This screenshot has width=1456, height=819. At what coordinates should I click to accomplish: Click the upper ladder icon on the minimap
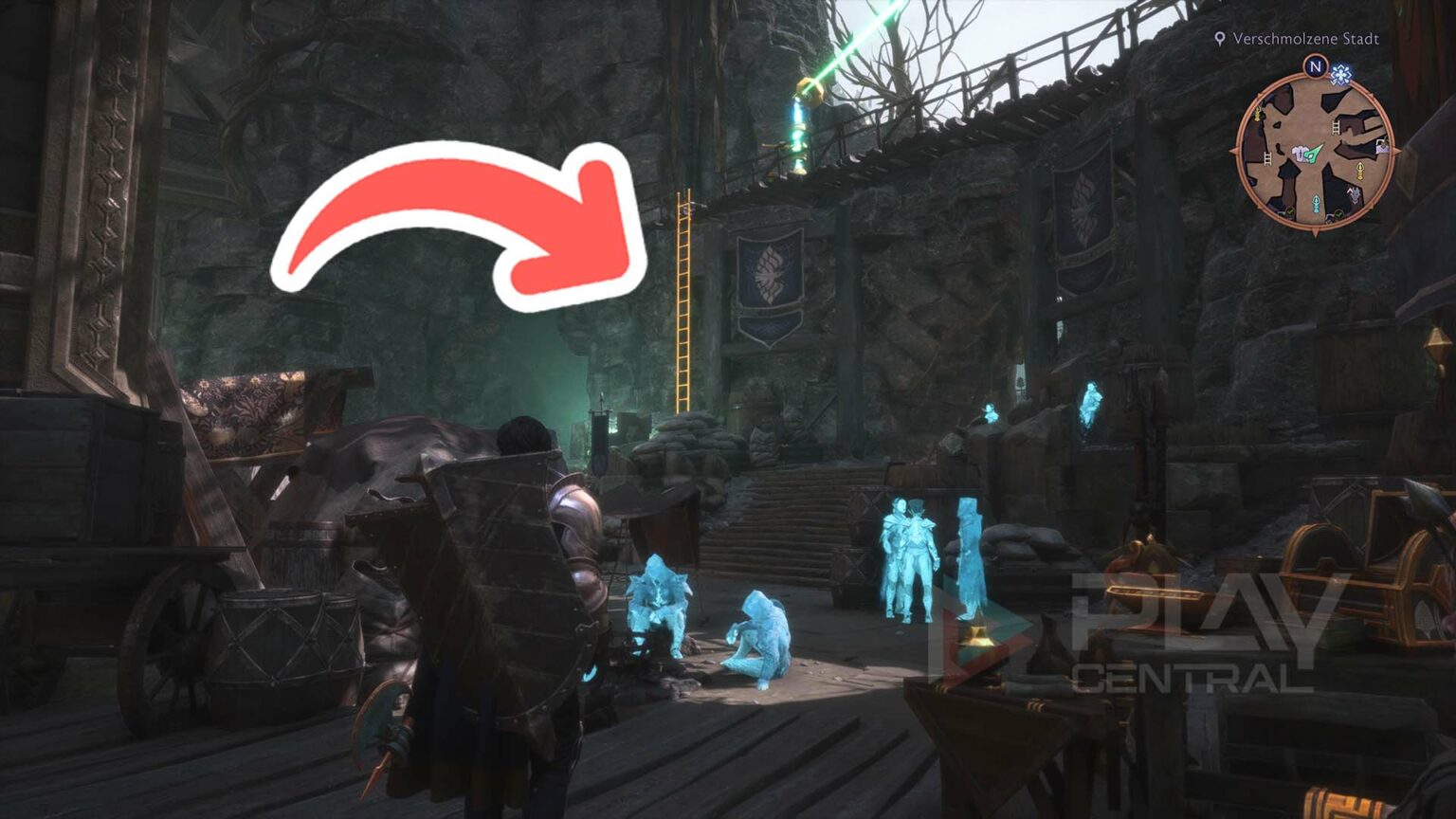tap(1336, 127)
